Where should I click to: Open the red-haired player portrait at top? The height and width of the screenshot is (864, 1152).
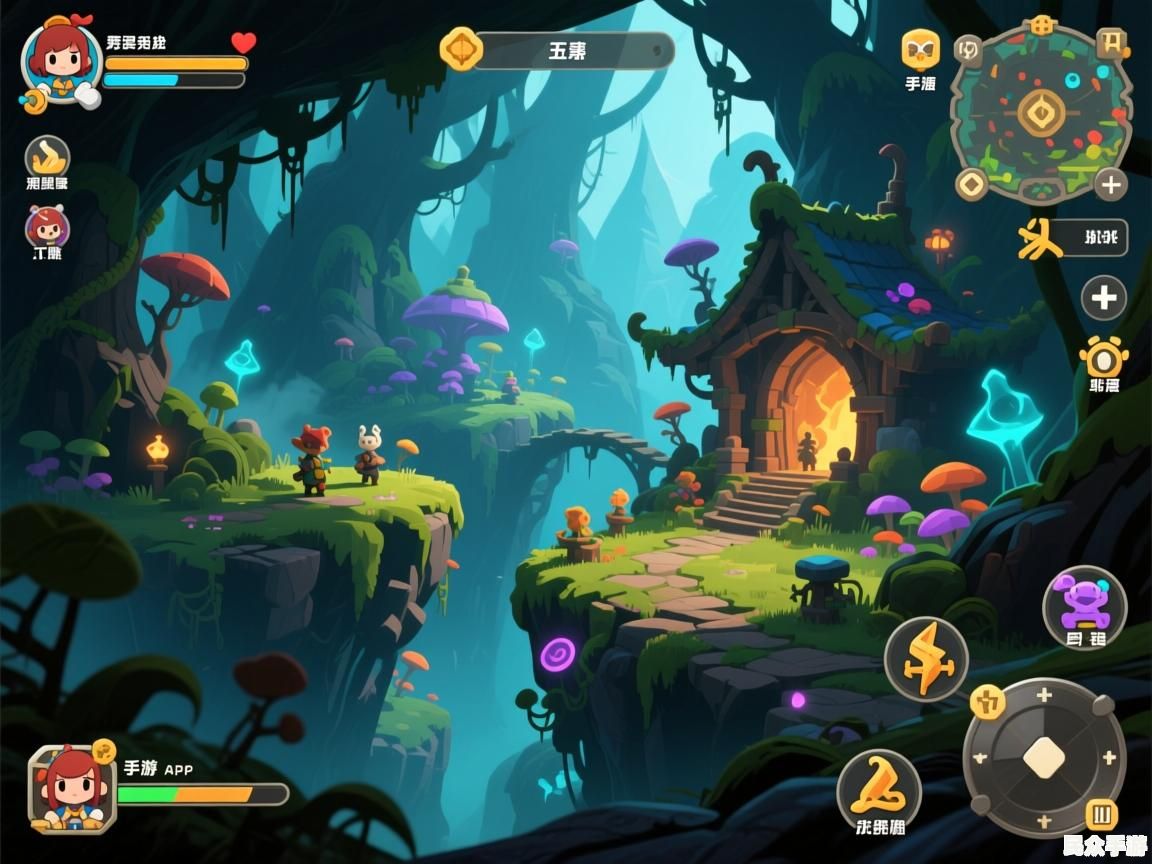pyautogui.click(x=62, y=62)
